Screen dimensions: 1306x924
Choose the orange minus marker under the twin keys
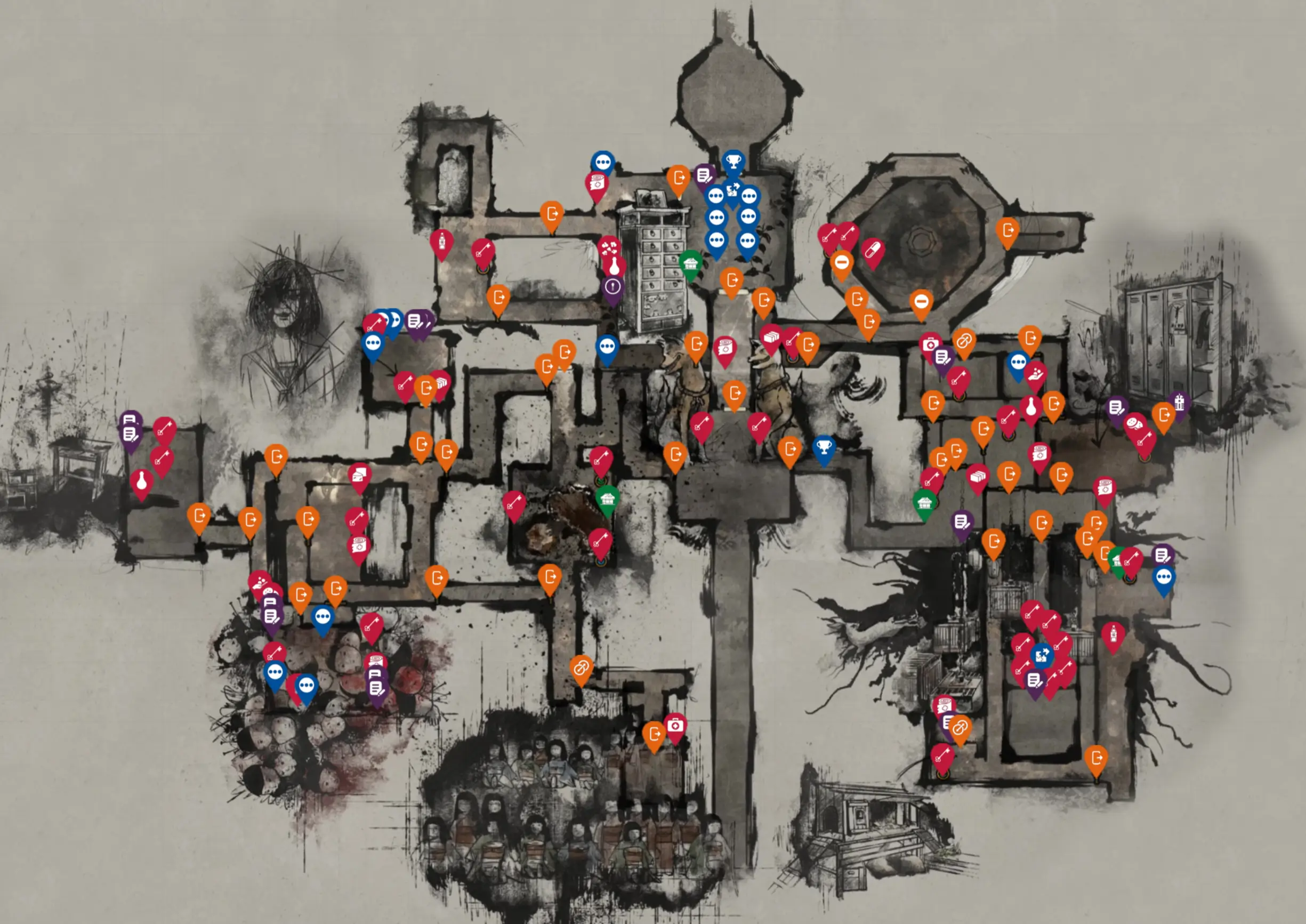coord(841,263)
